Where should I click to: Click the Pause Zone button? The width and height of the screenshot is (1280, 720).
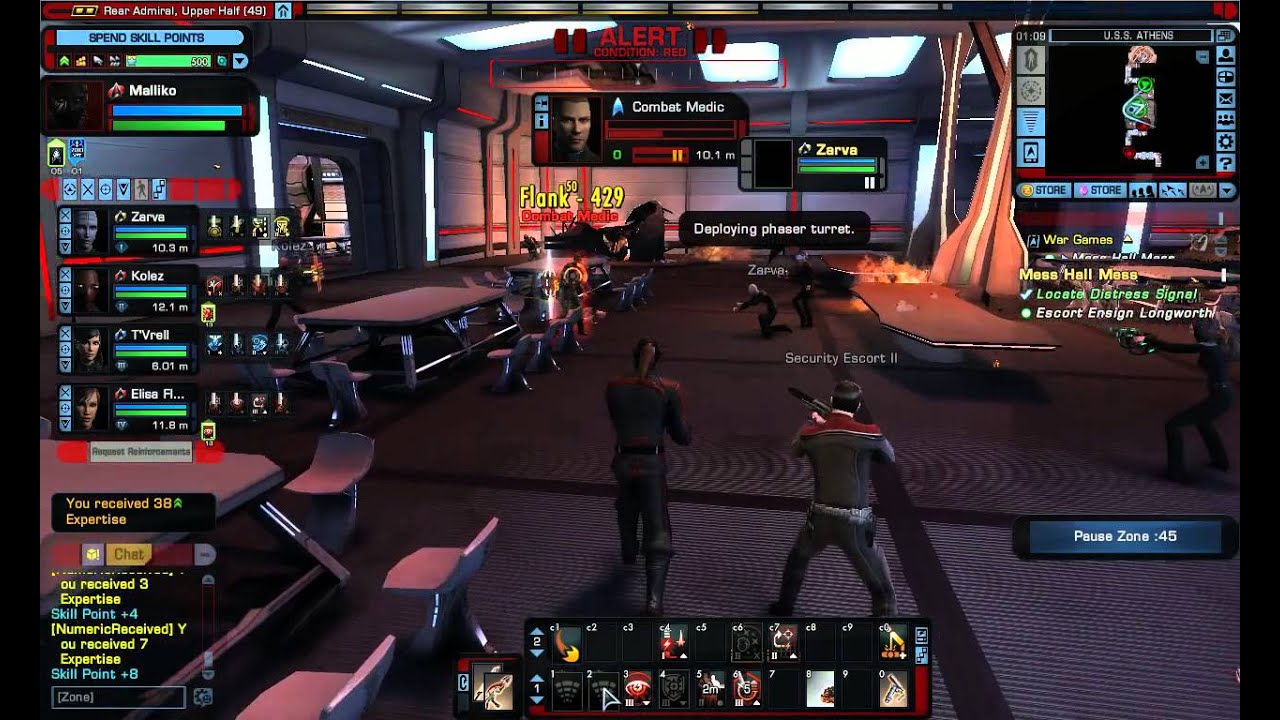[1125, 536]
